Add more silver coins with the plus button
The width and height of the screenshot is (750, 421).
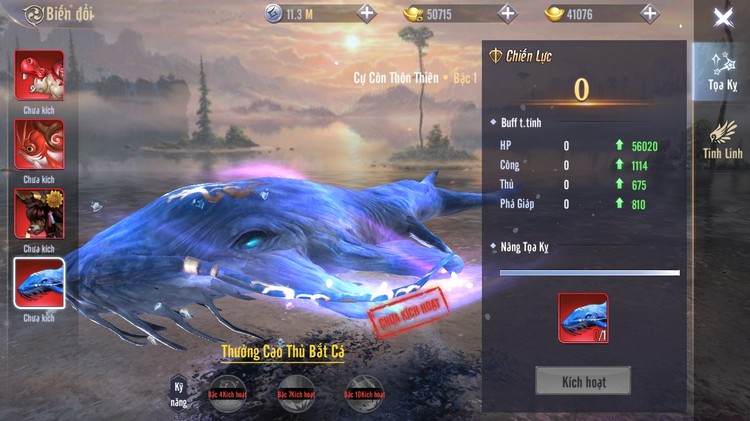tap(367, 13)
